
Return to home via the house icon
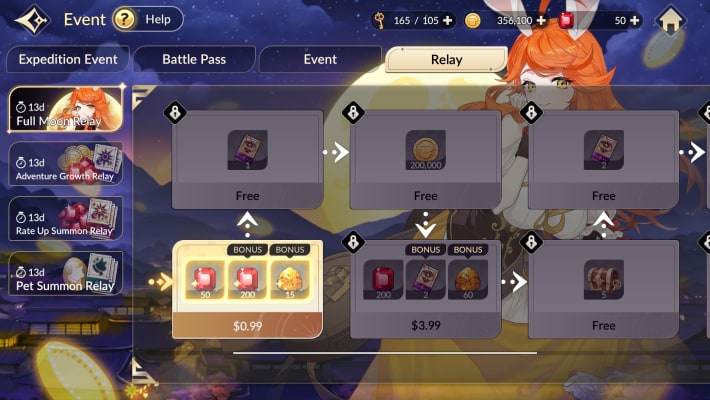tap(671, 20)
